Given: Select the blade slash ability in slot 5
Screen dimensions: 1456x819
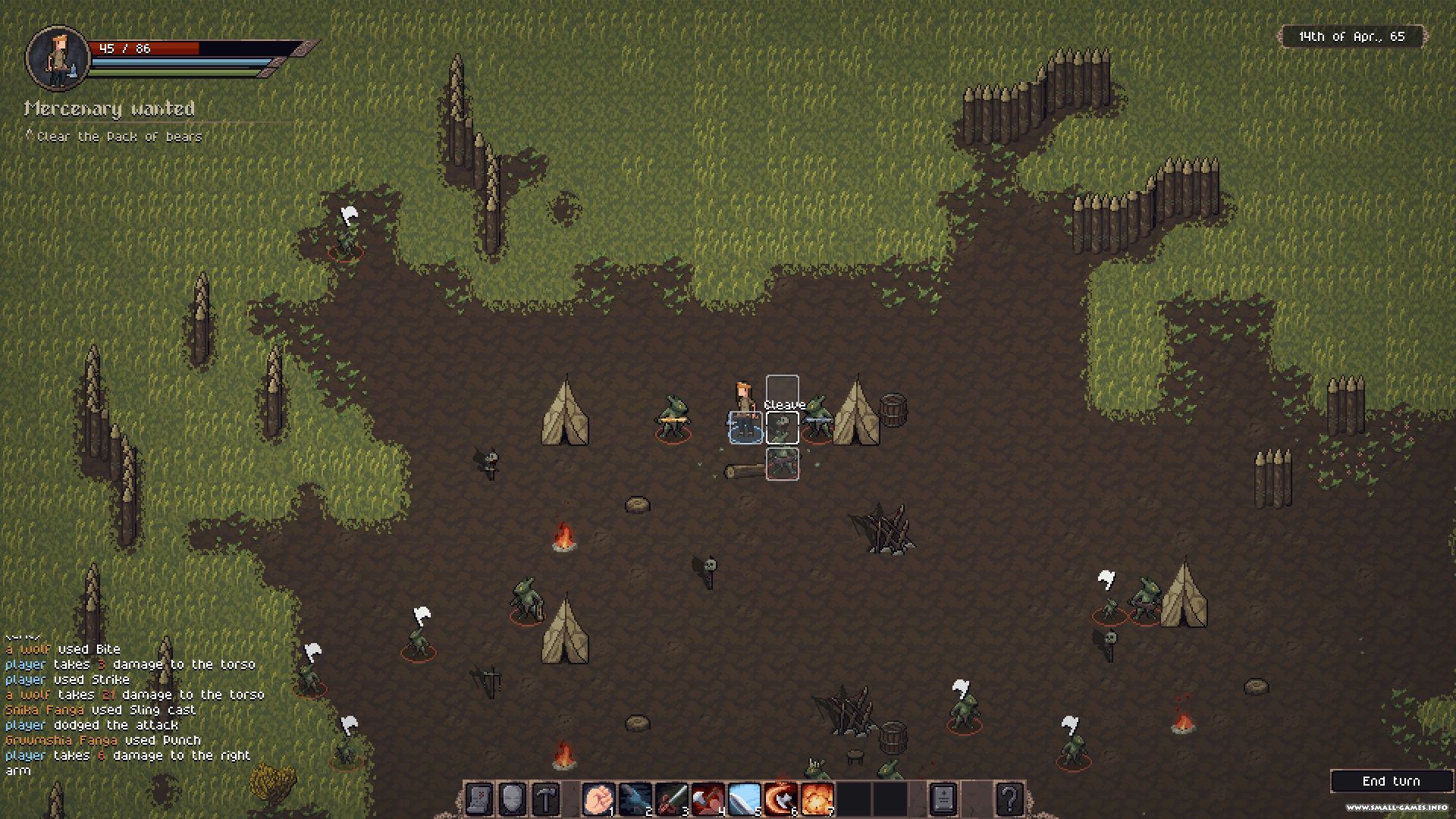Looking at the screenshot, I should tap(744, 799).
